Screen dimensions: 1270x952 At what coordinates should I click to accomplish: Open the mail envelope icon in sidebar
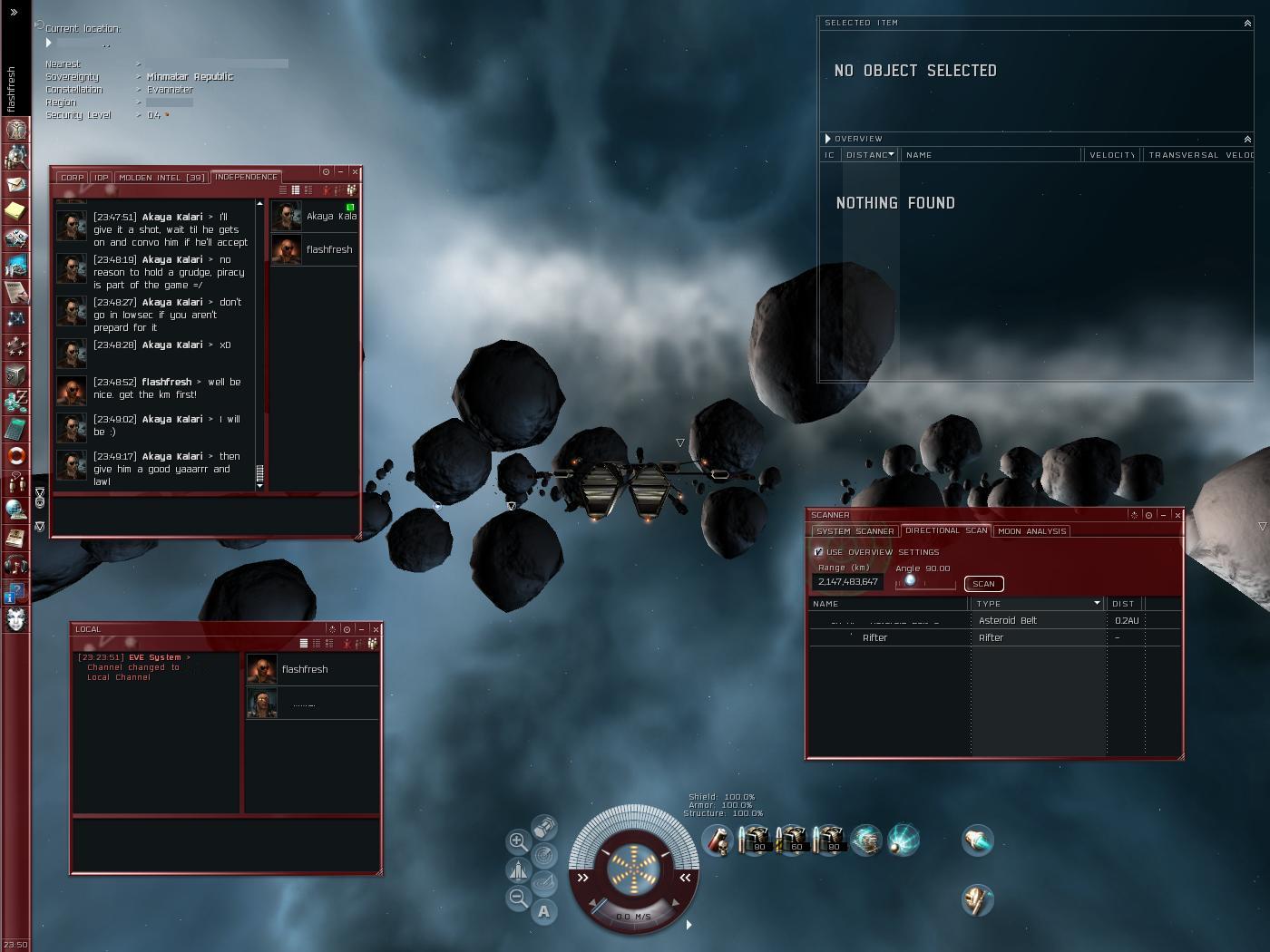click(x=15, y=184)
